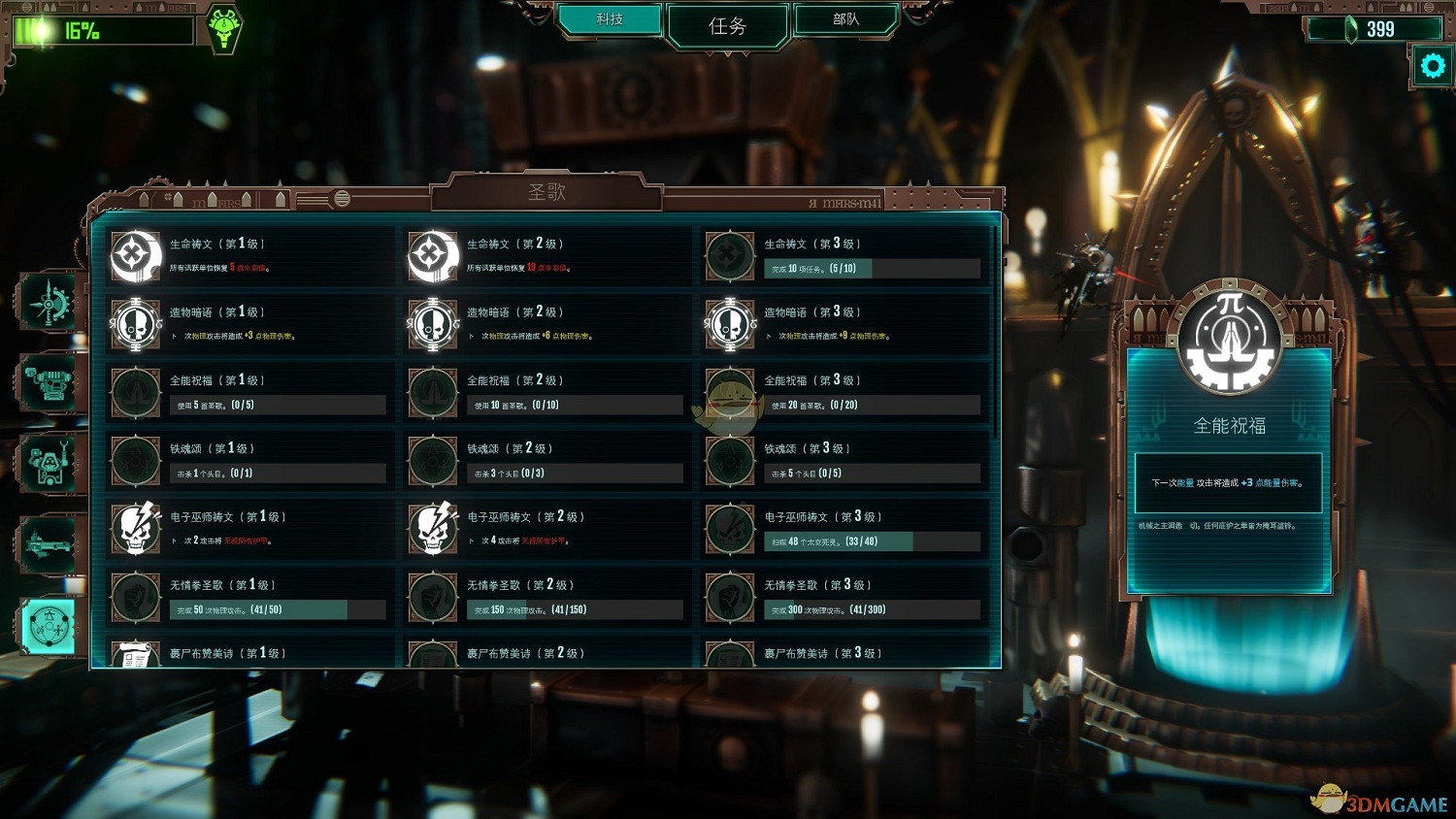
Task: Select the 裹尸布赞美诗 level 2 entry
Action: [x=544, y=652]
